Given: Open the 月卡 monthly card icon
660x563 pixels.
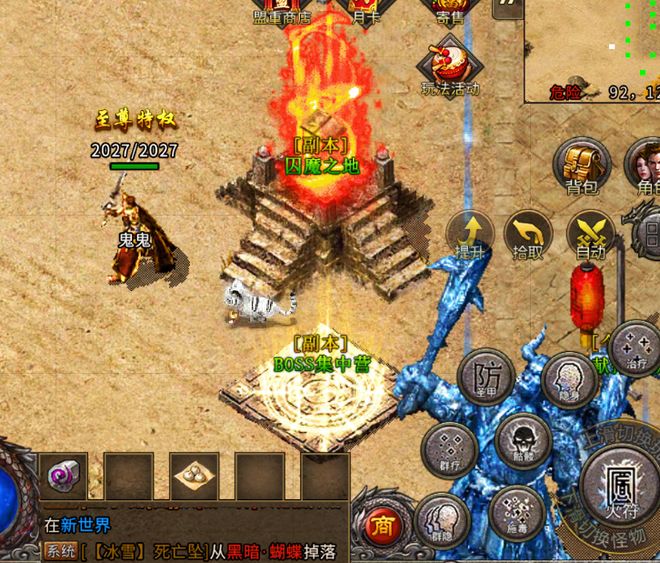Looking at the screenshot, I should point(364,8).
